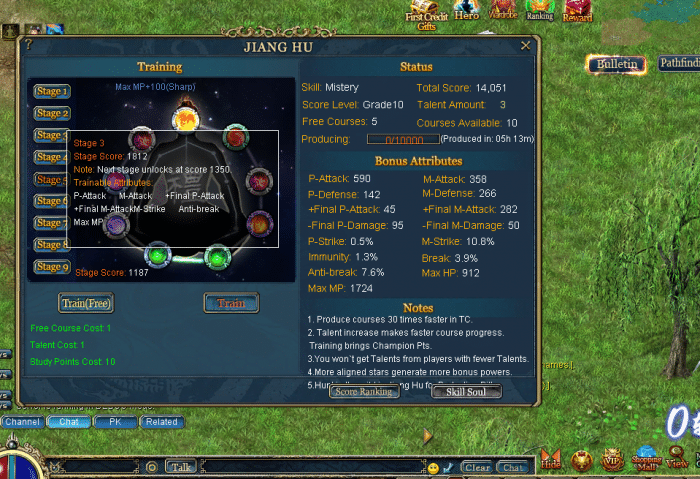
Task: Open the Wardrobe icon
Action: [504, 11]
